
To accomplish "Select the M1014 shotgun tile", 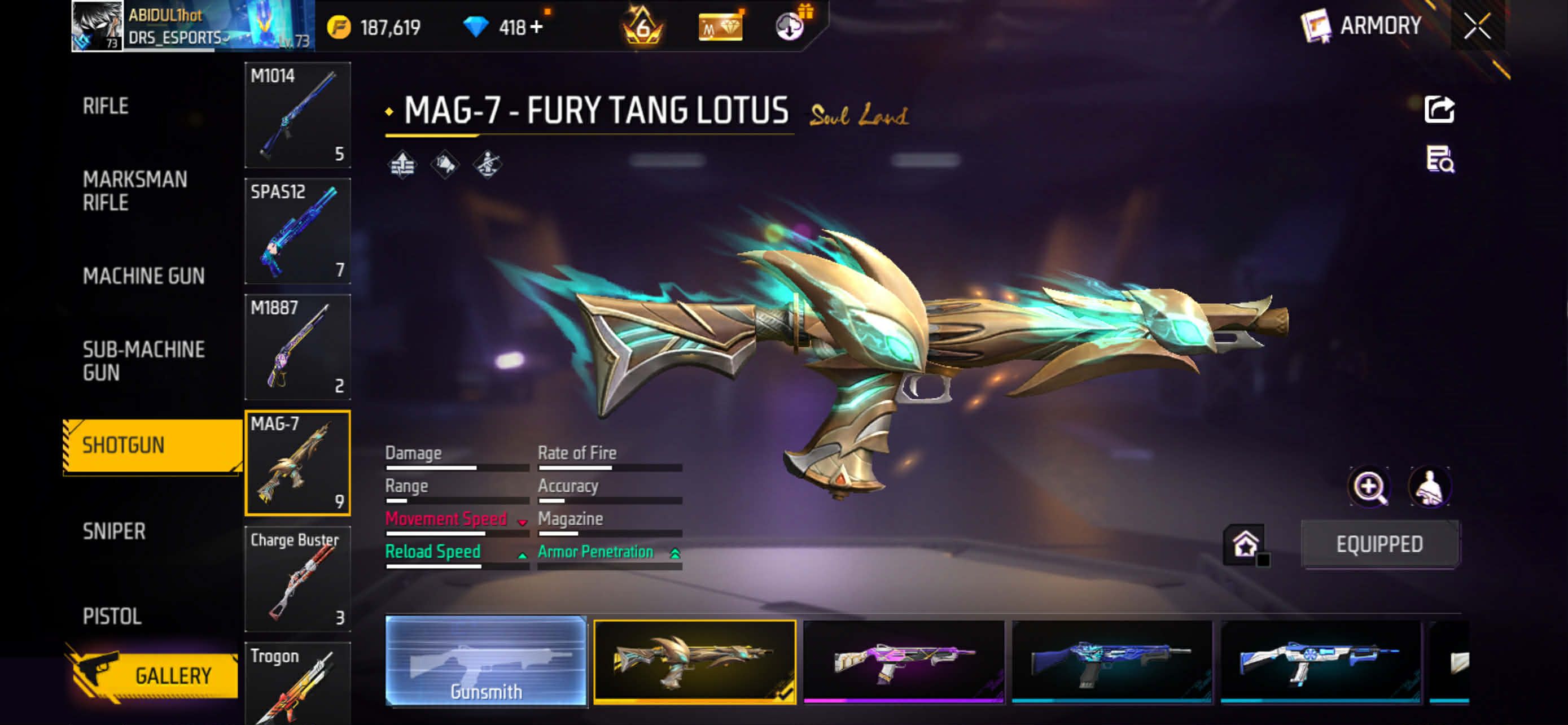I will pyautogui.click(x=297, y=115).
